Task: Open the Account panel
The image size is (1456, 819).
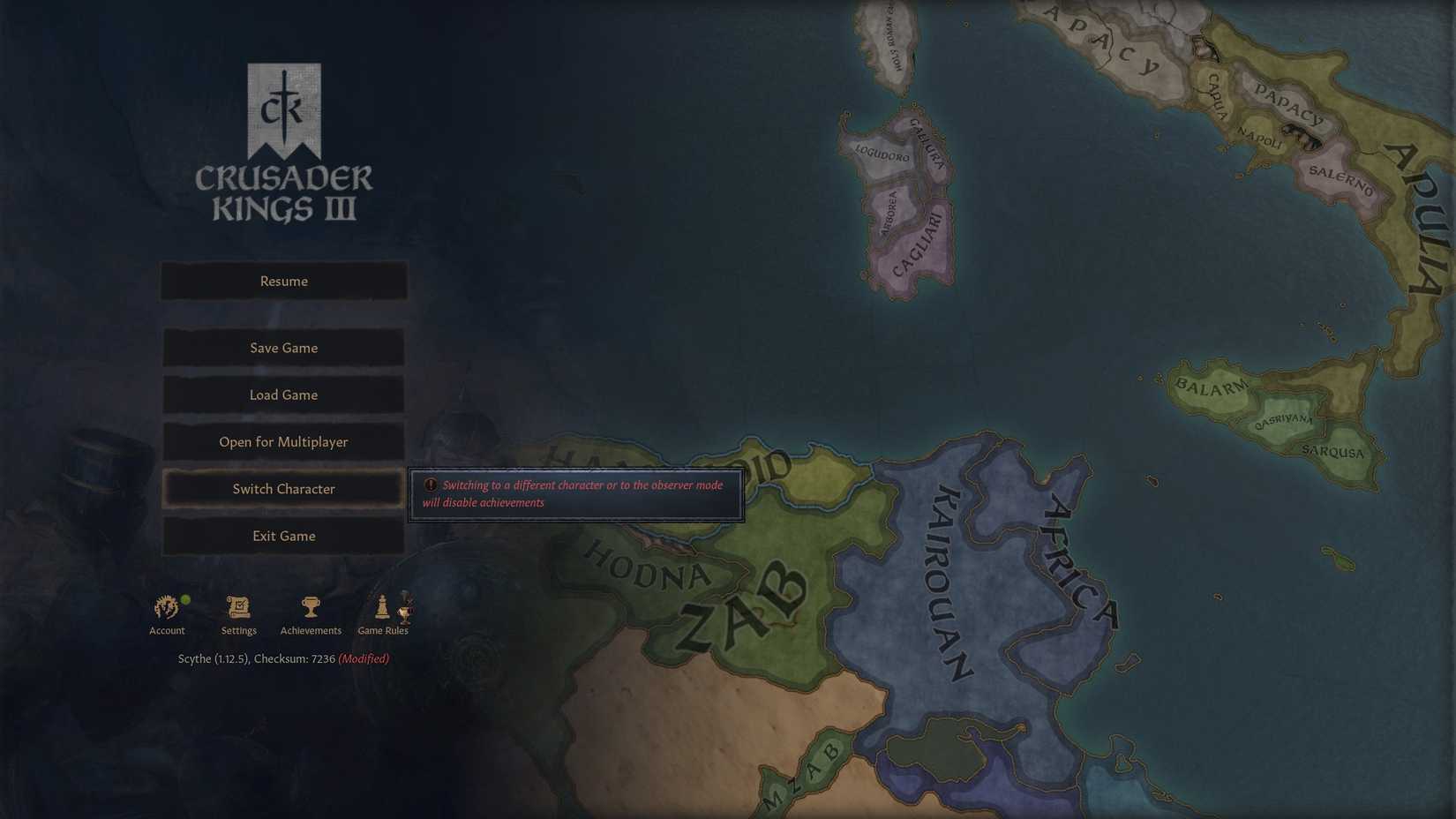Action: pos(167,609)
